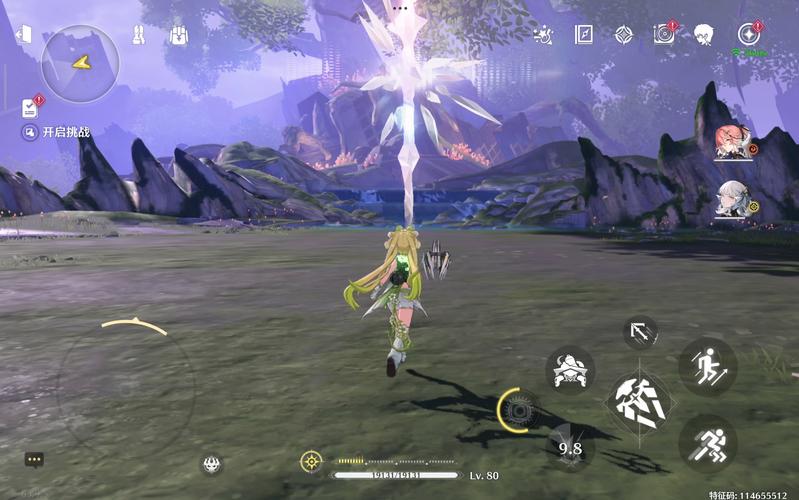Tap the exit door icon
799x500 pixels.
click(x=23, y=34)
